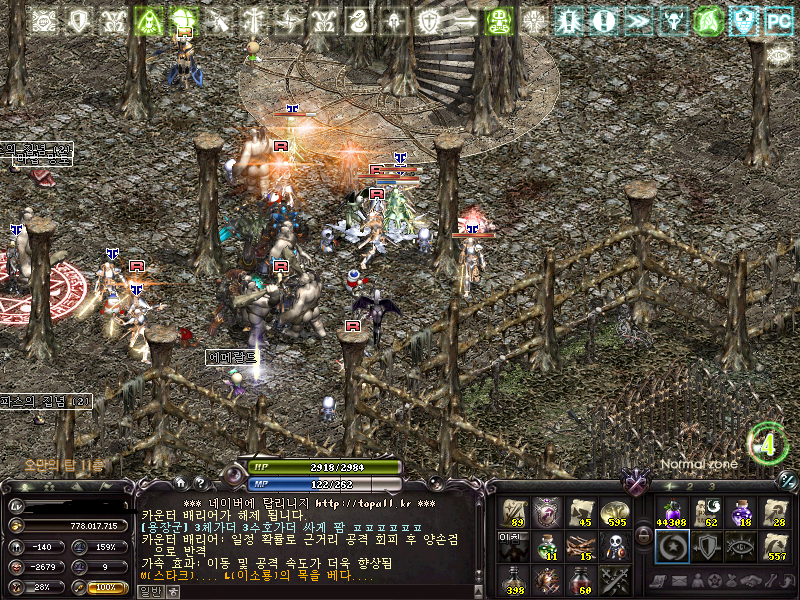Select the 일반 chat tab
The height and width of the screenshot is (600, 800).
pyautogui.click(x=150, y=591)
